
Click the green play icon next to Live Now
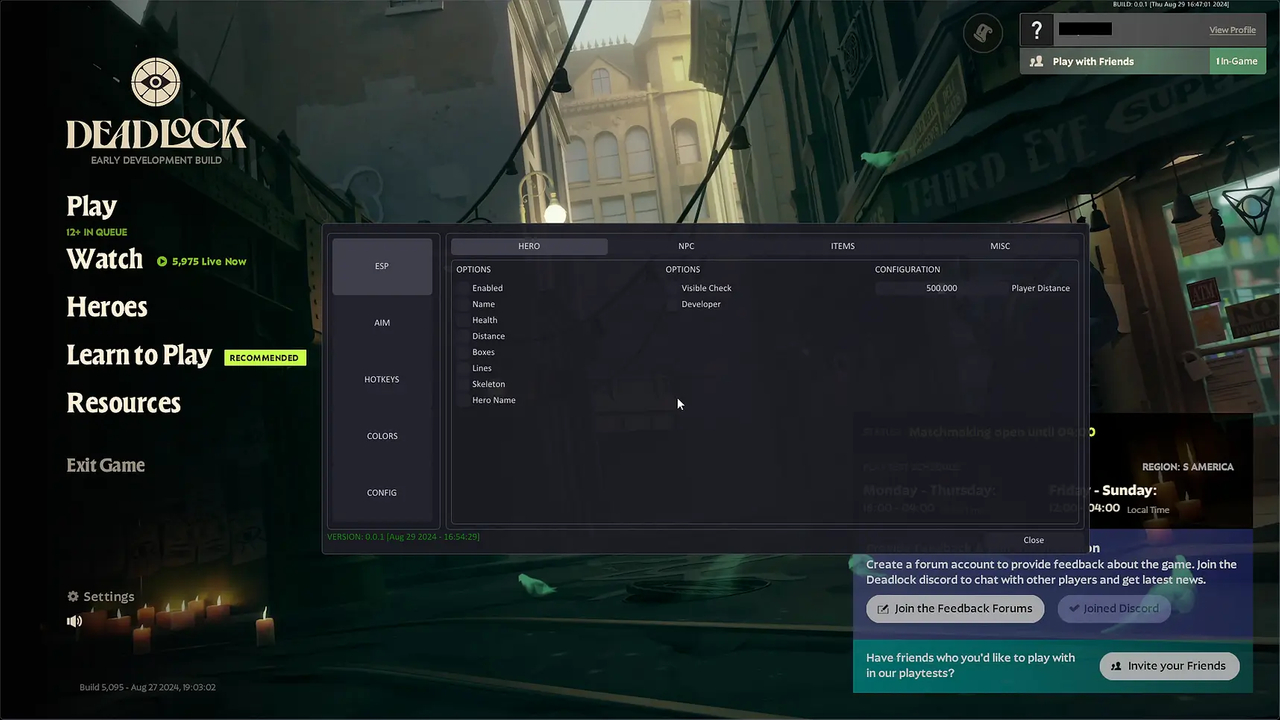pyautogui.click(x=162, y=261)
